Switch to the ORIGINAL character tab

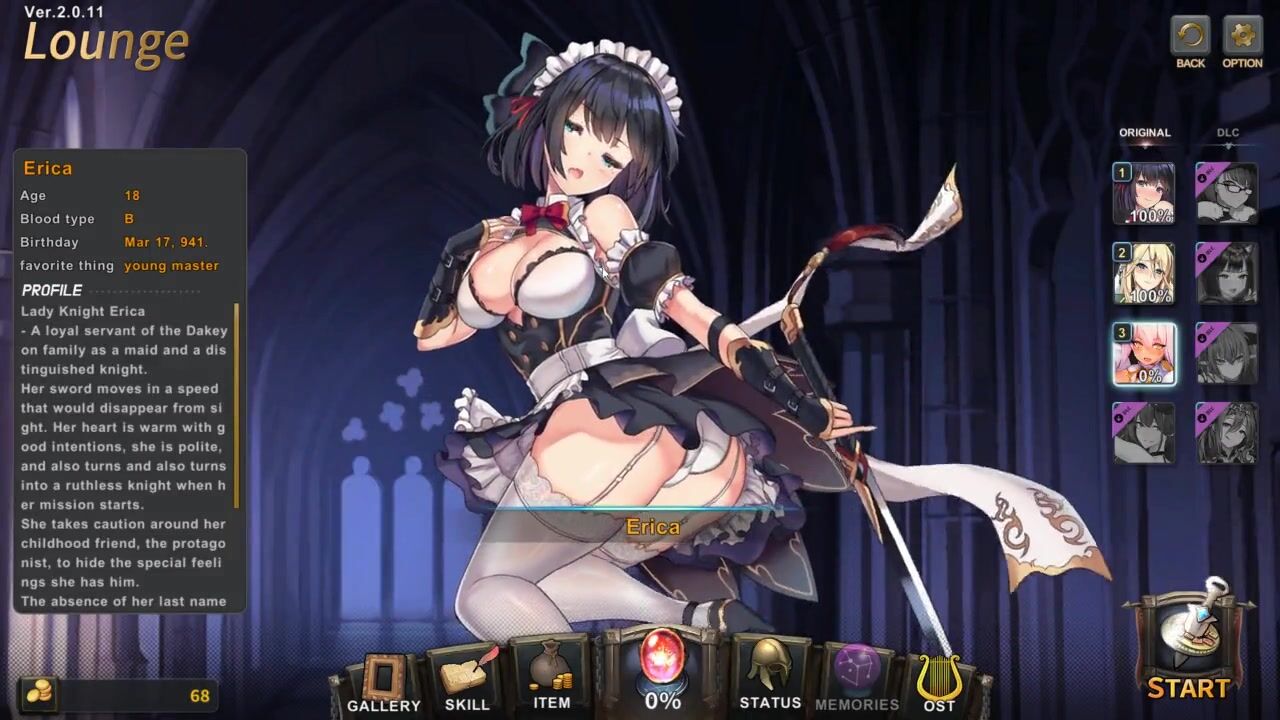click(x=1144, y=133)
